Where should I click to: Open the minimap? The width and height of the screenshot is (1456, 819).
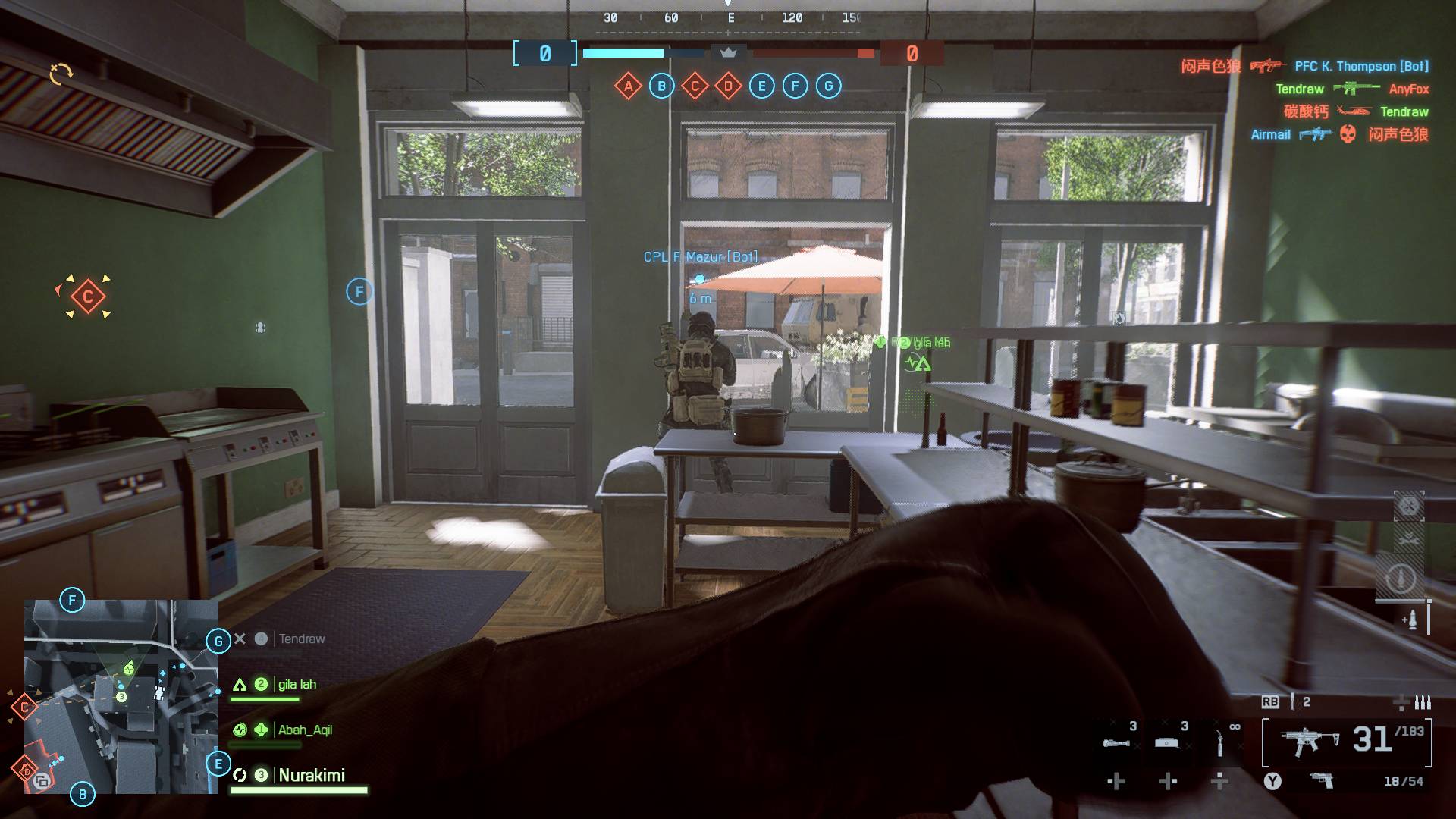(x=121, y=696)
